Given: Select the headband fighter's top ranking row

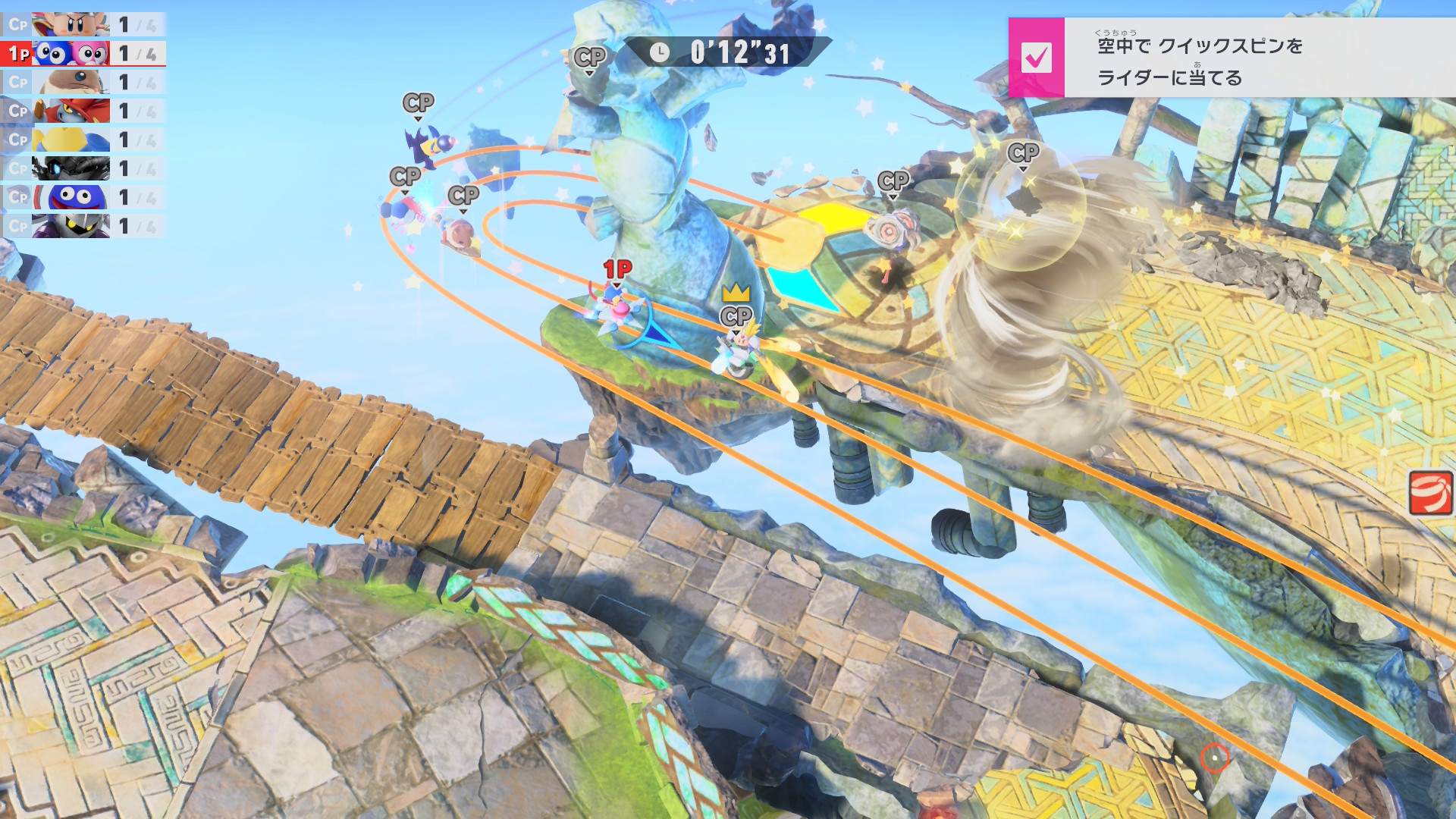Looking at the screenshot, I should click(x=83, y=25).
